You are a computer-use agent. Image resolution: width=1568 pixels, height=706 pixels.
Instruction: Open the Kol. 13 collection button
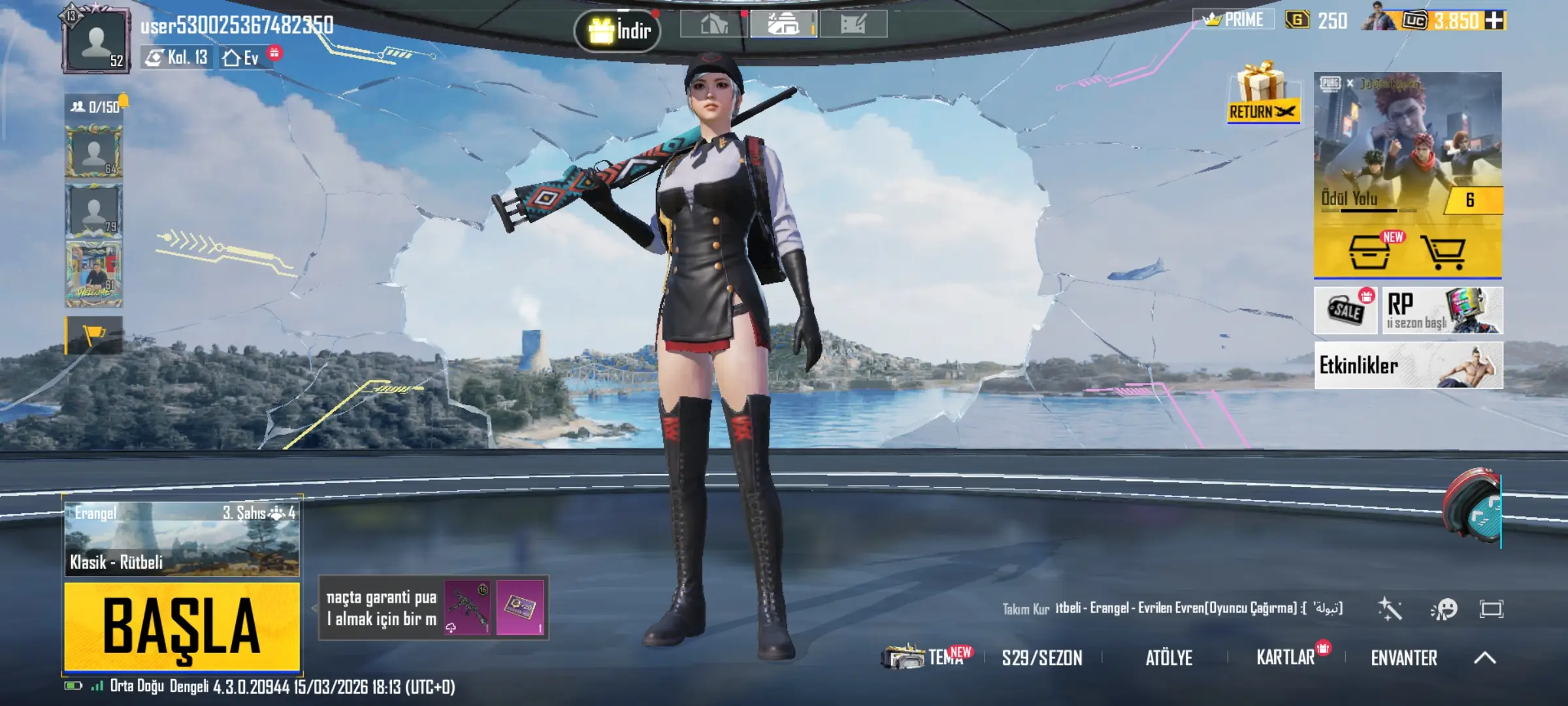pos(176,58)
